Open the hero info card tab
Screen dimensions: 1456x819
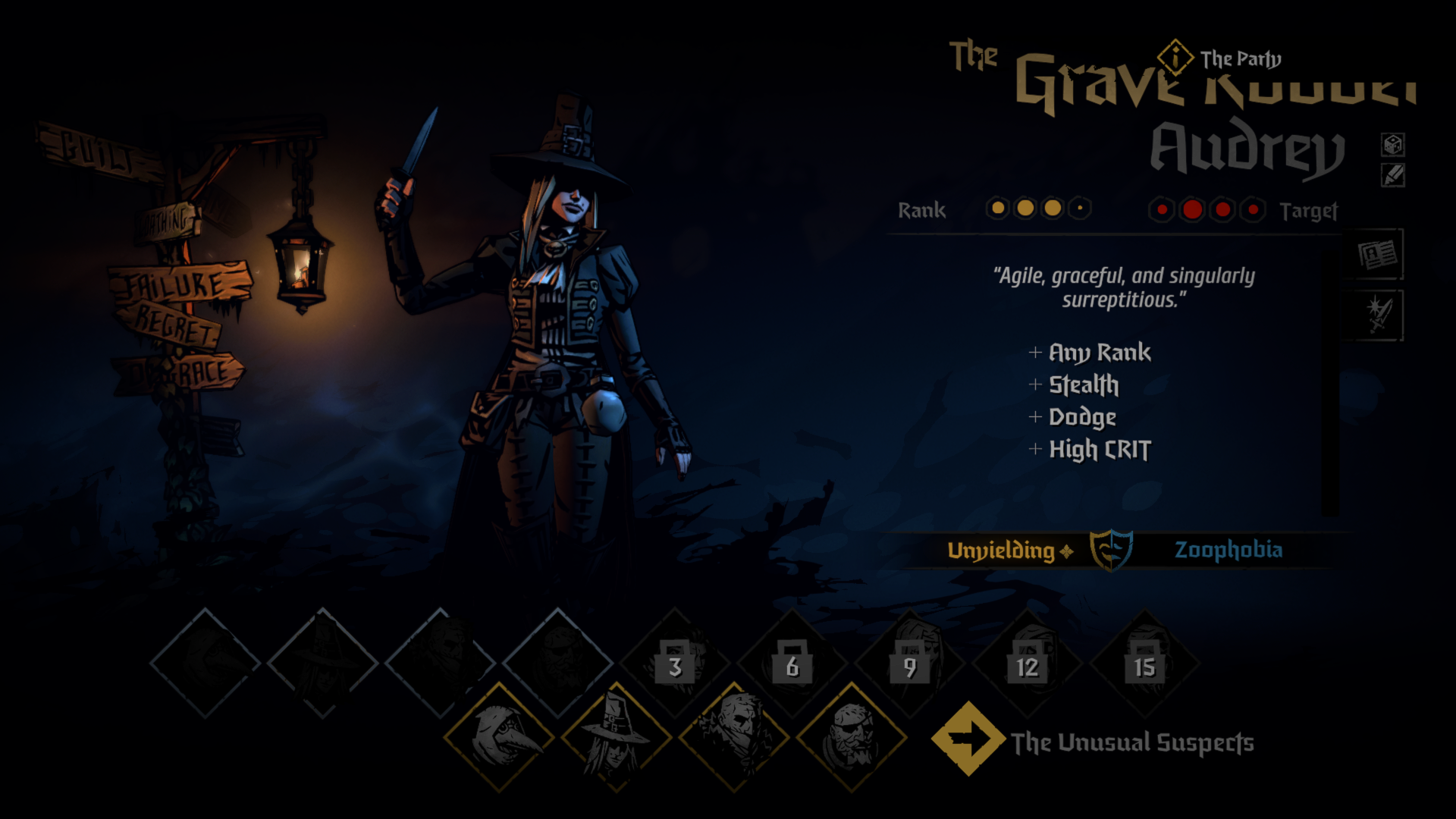[1377, 255]
